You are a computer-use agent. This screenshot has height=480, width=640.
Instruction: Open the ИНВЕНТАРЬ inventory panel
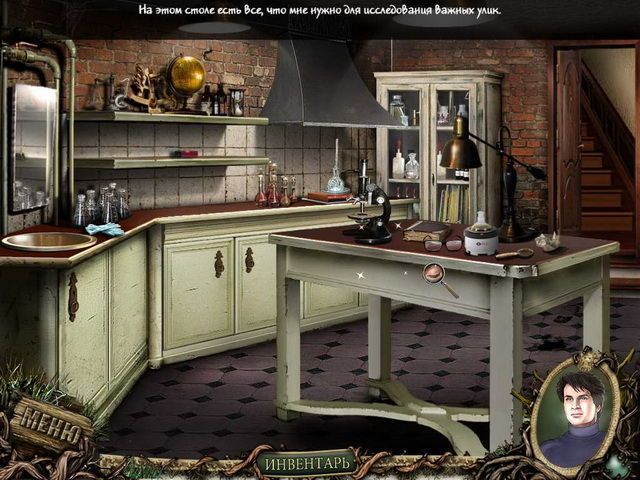[x=307, y=463]
